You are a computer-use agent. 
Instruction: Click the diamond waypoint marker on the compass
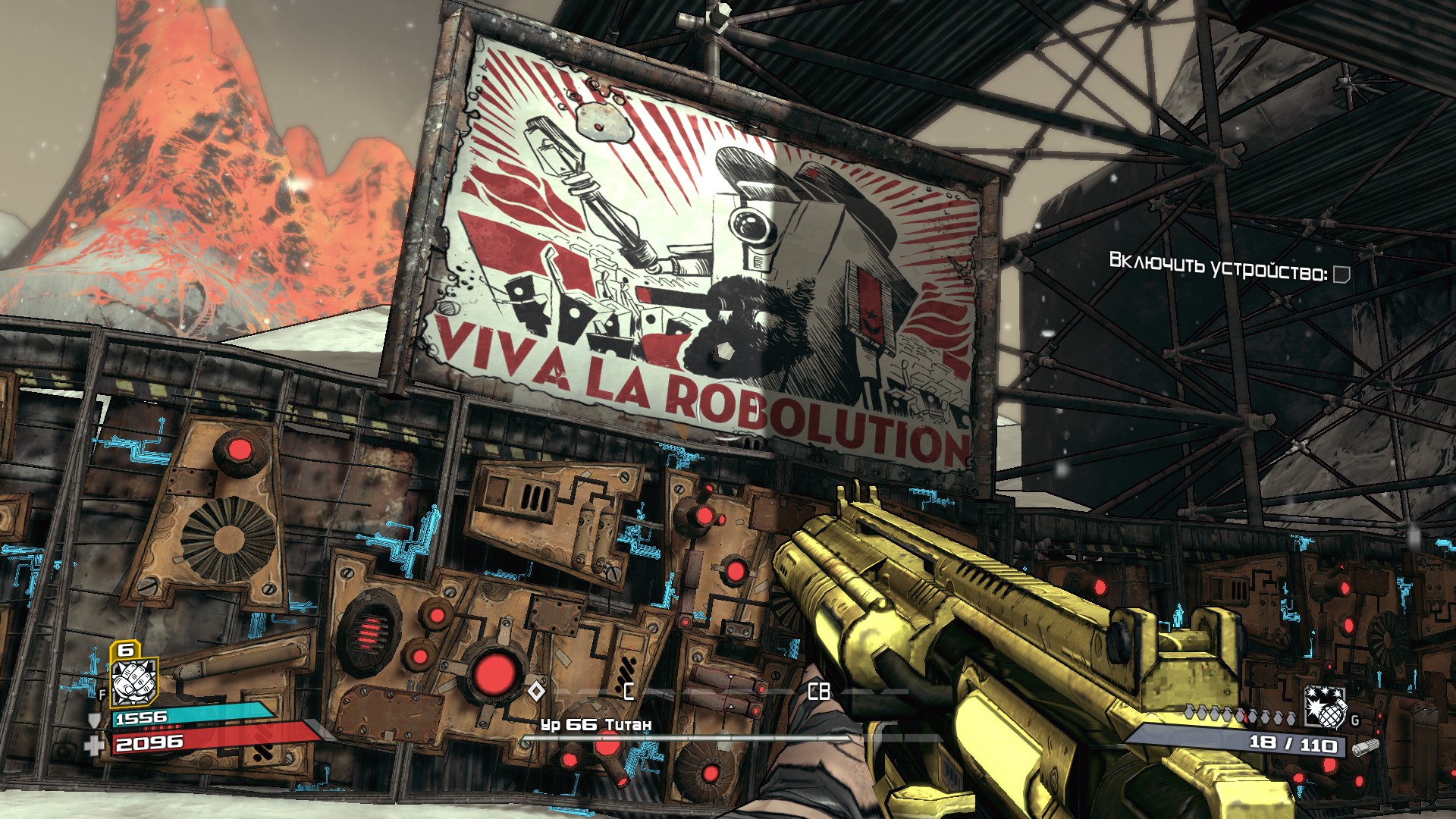tap(536, 691)
